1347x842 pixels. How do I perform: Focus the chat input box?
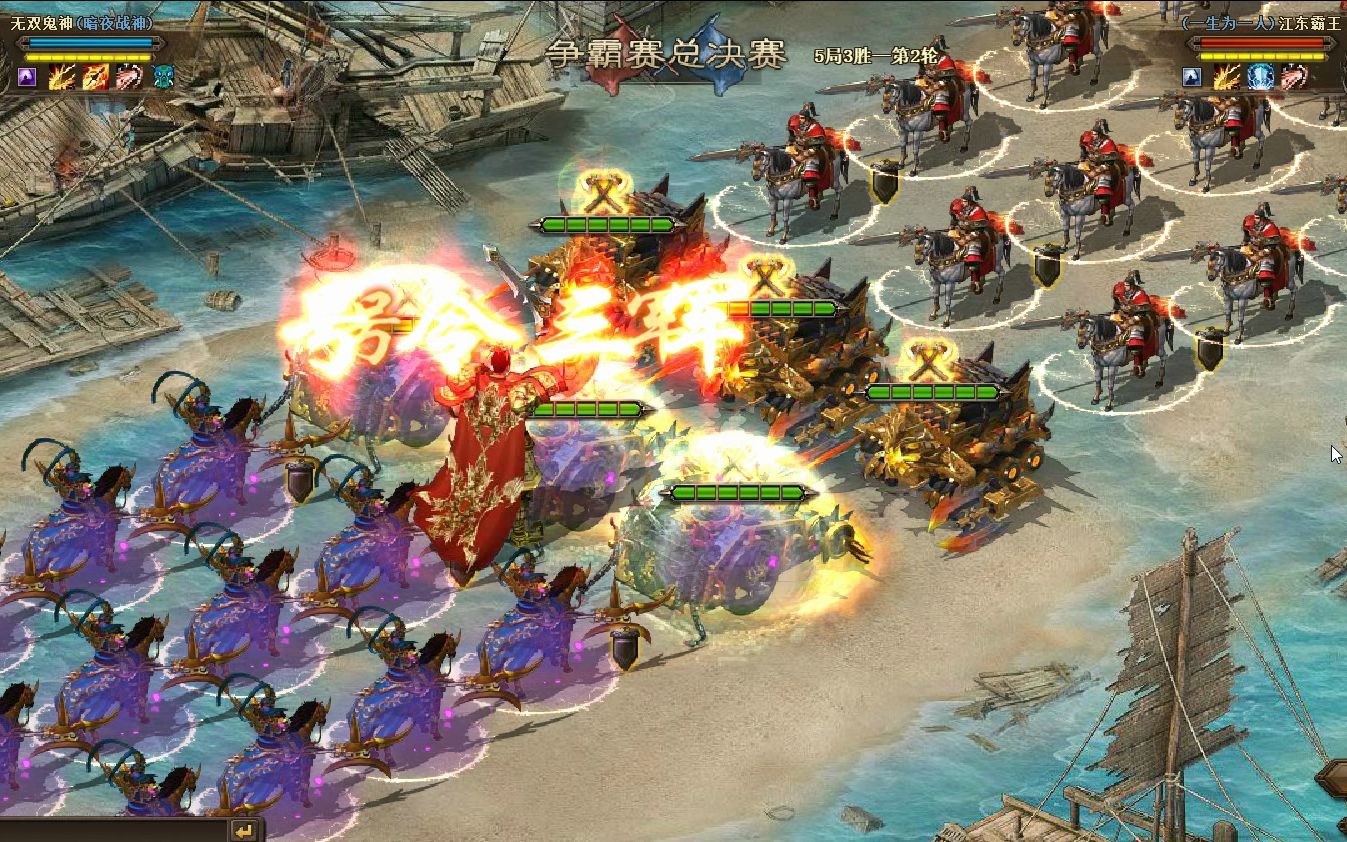(x=110, y=831)
